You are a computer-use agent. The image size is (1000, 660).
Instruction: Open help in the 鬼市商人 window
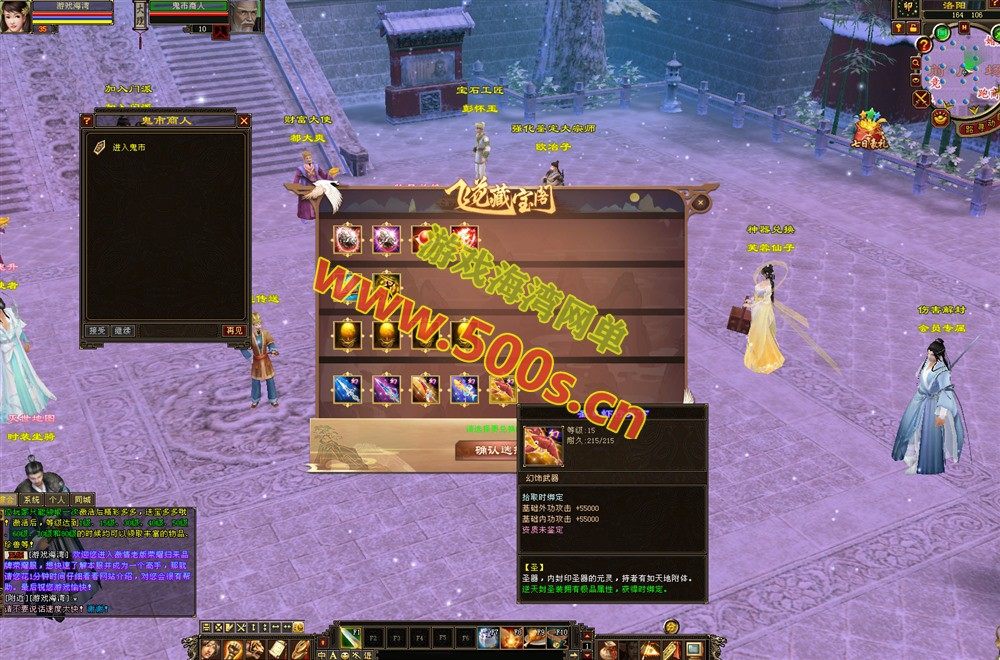click(87, 121)
